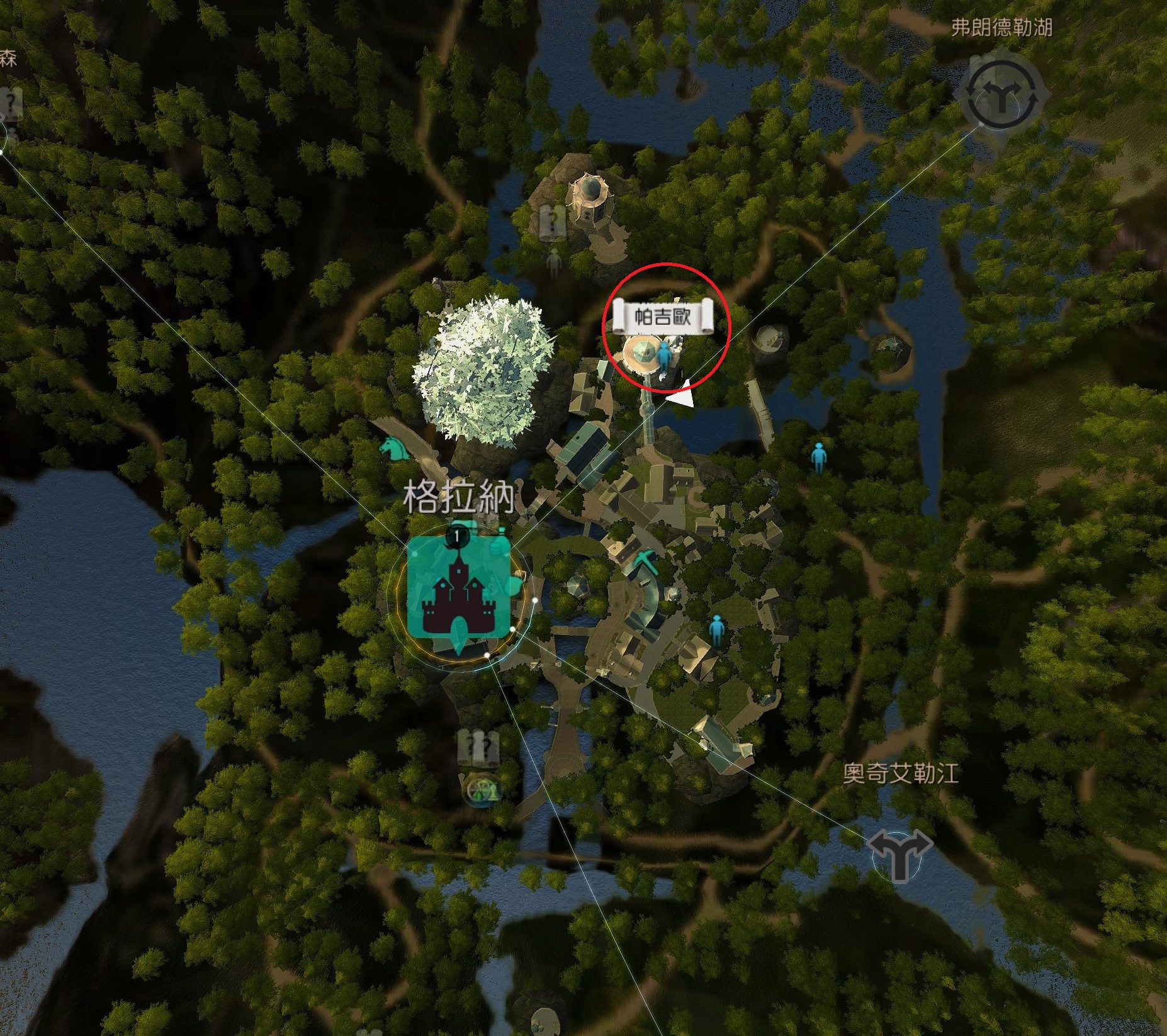Click the 帕吉歐 scroll name label
Screen dimensions: 1167x1036
click(663, 317)
